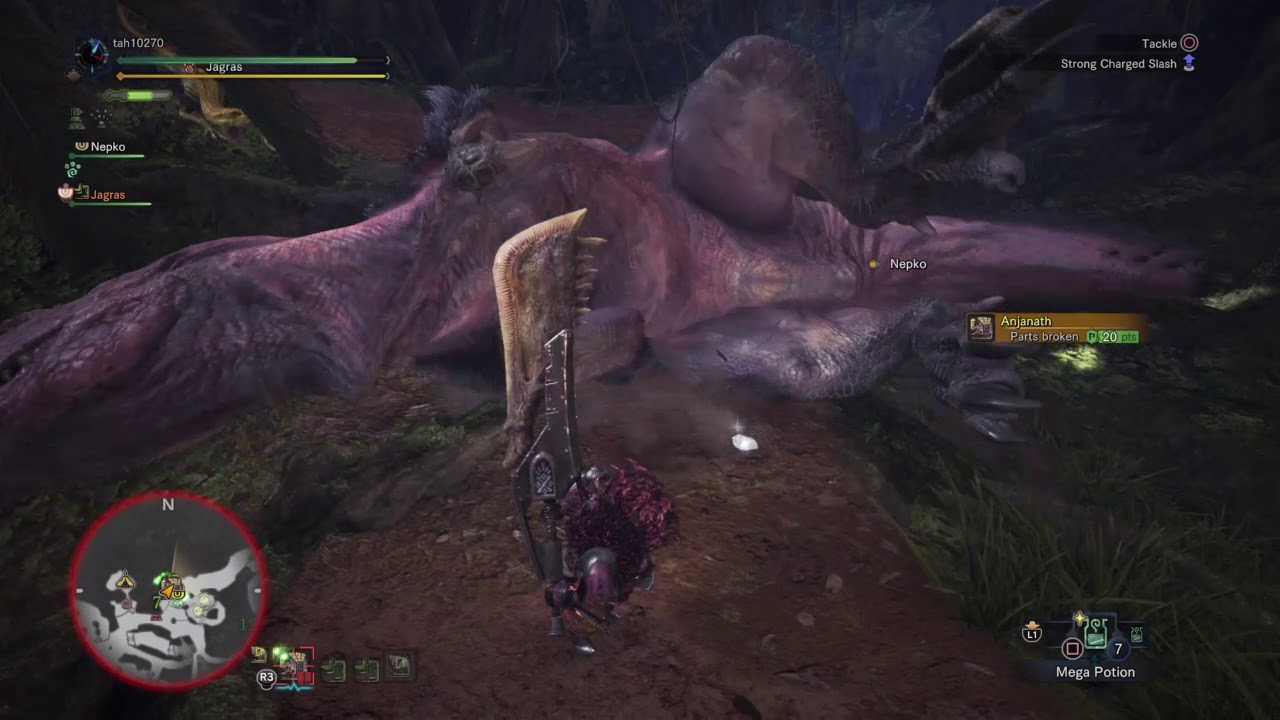Screen dimensions: 1280x720
Task: Click the Palico paw gadget icon
Action: pos(72,170)
